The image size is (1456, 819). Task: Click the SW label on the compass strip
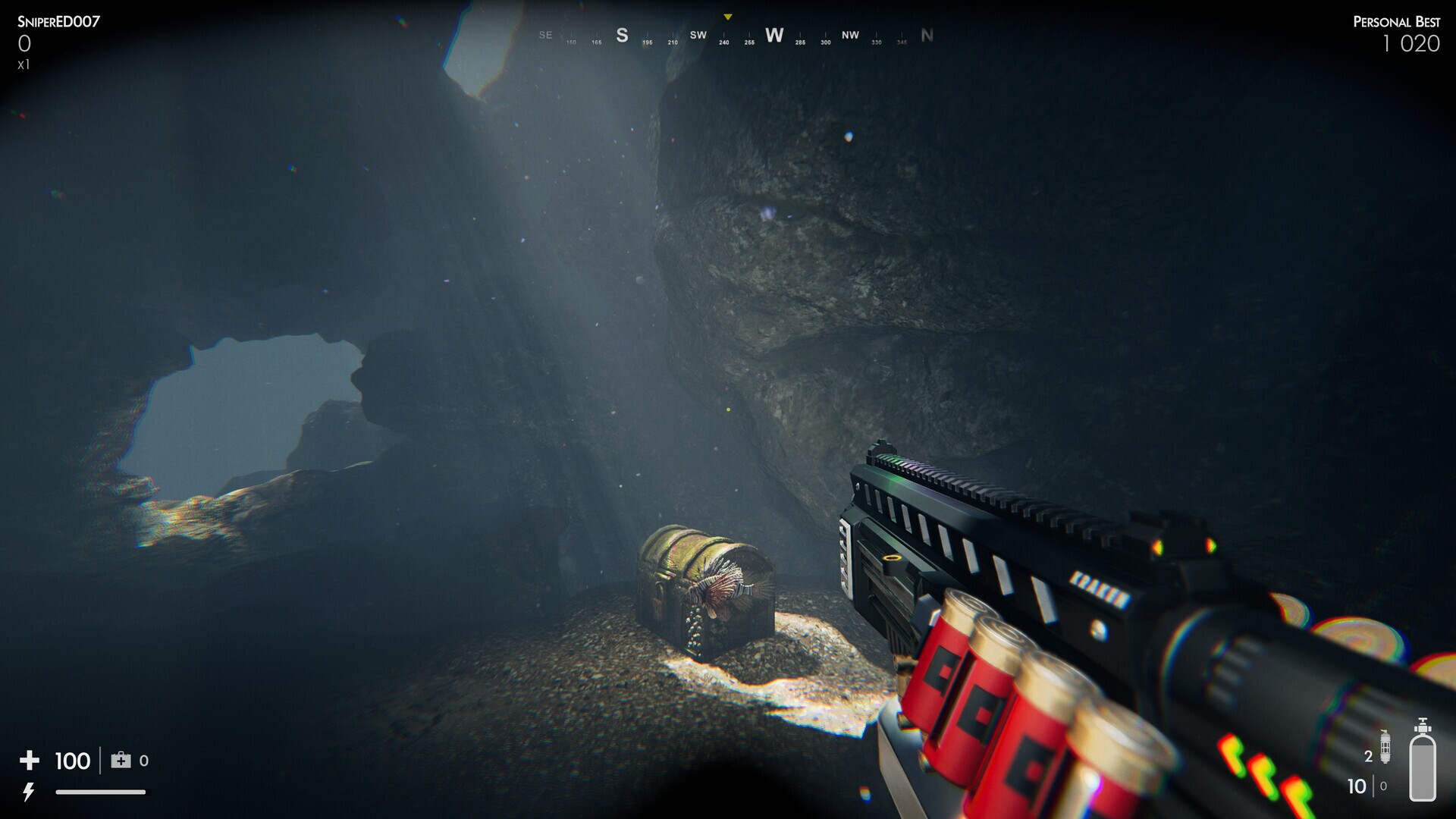(x=698, y=35)
